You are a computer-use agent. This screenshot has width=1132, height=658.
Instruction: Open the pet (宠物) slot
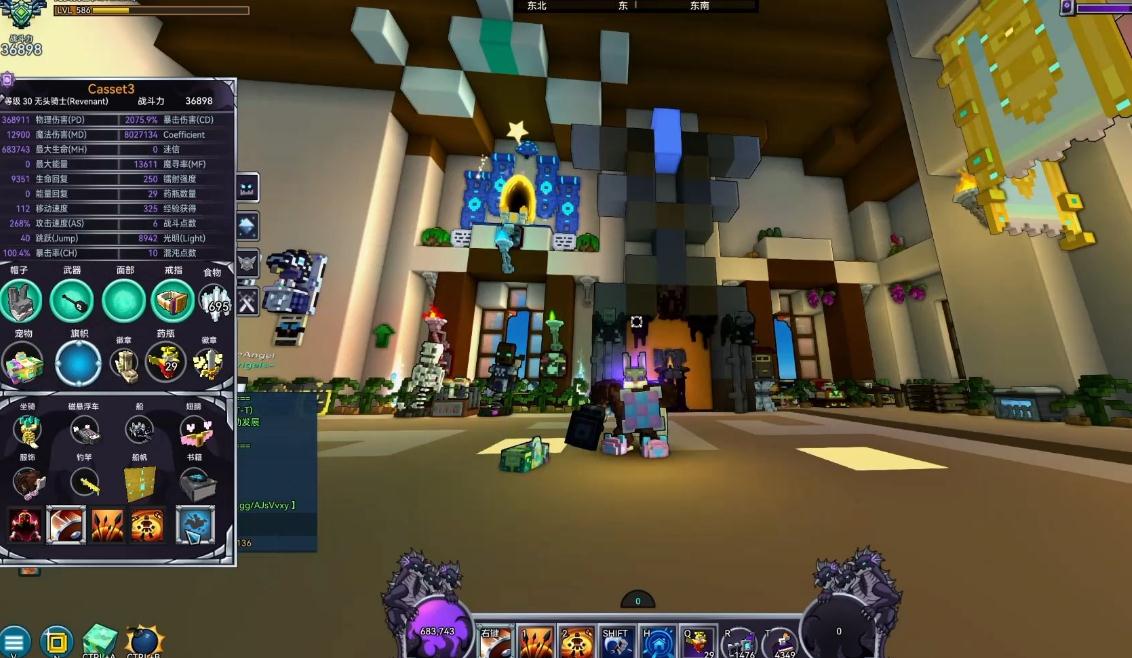point(21,362)
